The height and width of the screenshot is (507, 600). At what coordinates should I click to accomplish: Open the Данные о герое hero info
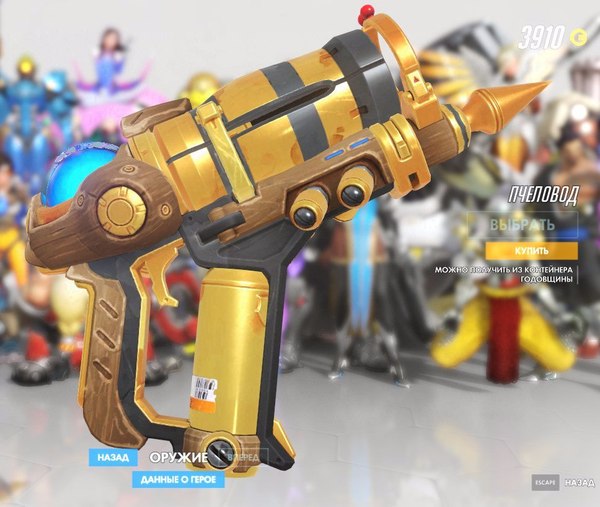177,479
